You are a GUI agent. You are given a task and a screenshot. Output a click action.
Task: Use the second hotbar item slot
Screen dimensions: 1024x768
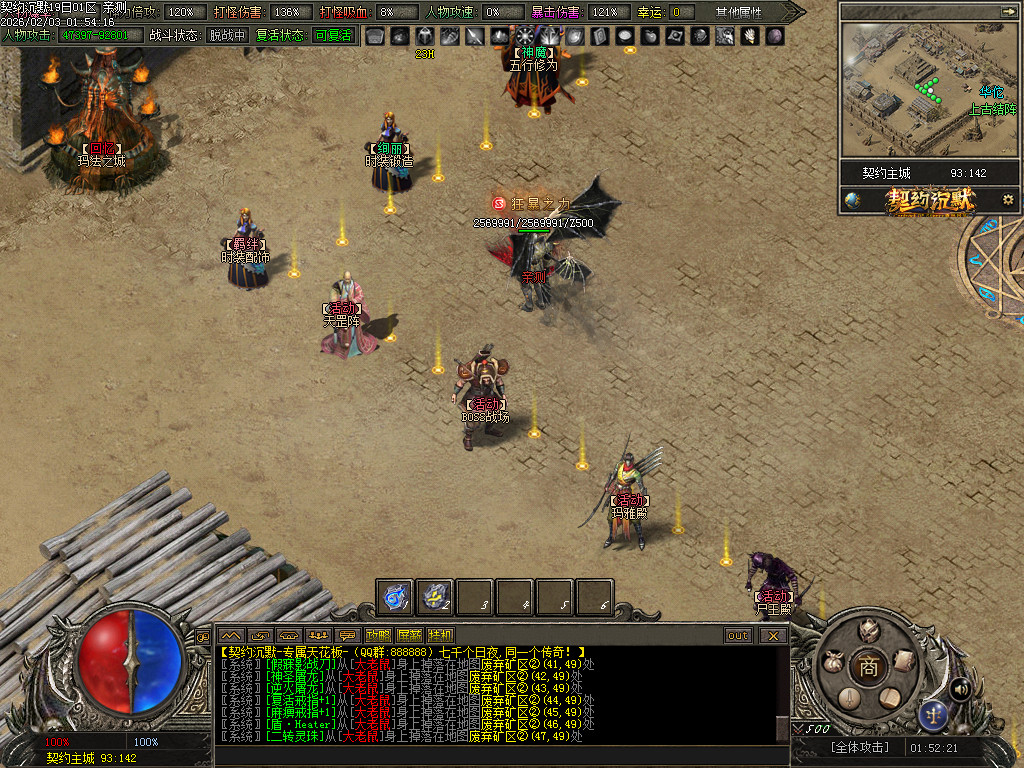[x=436, y=597]
